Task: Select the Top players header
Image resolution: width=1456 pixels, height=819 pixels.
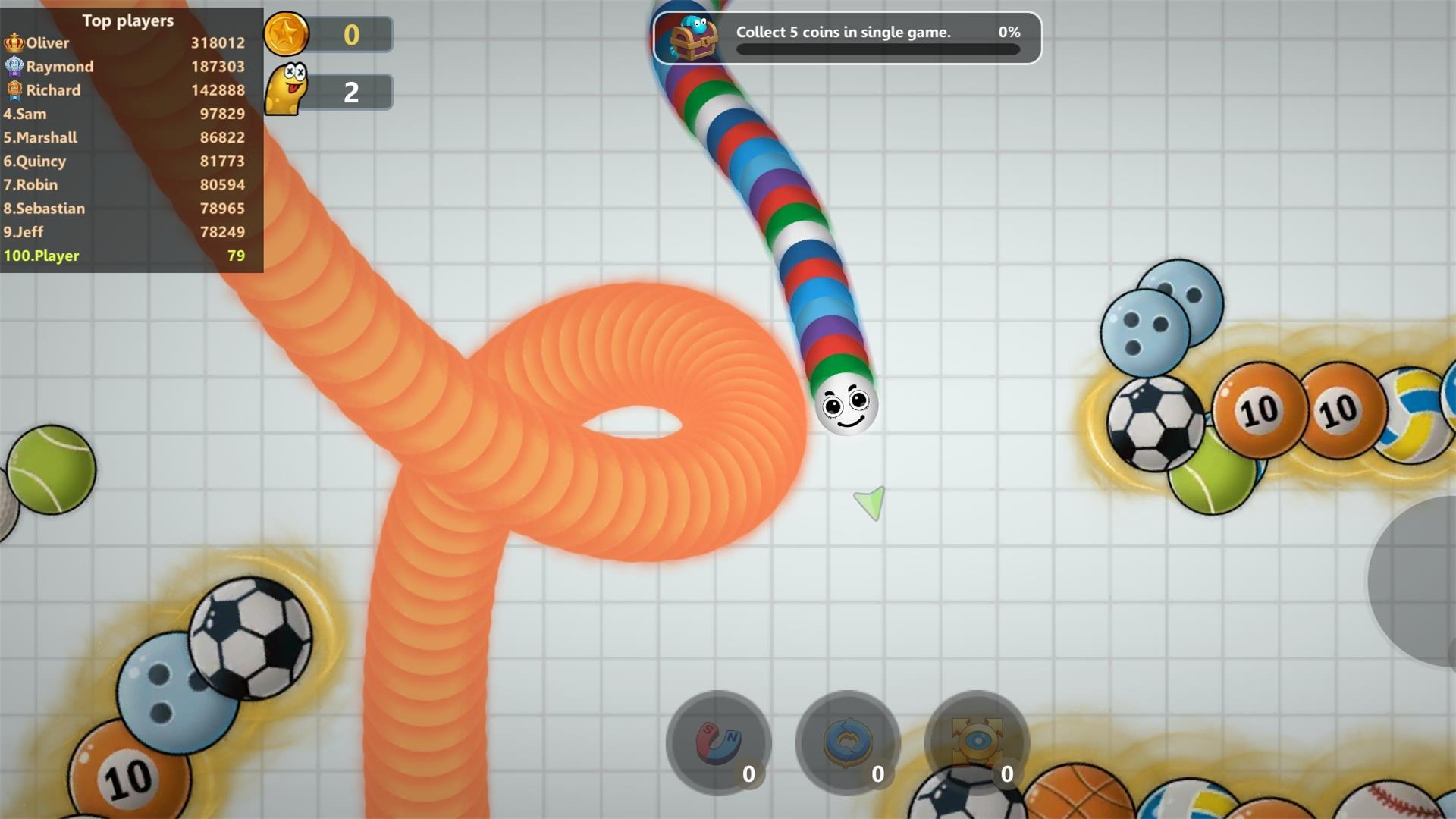Action: tap(127, 20)
